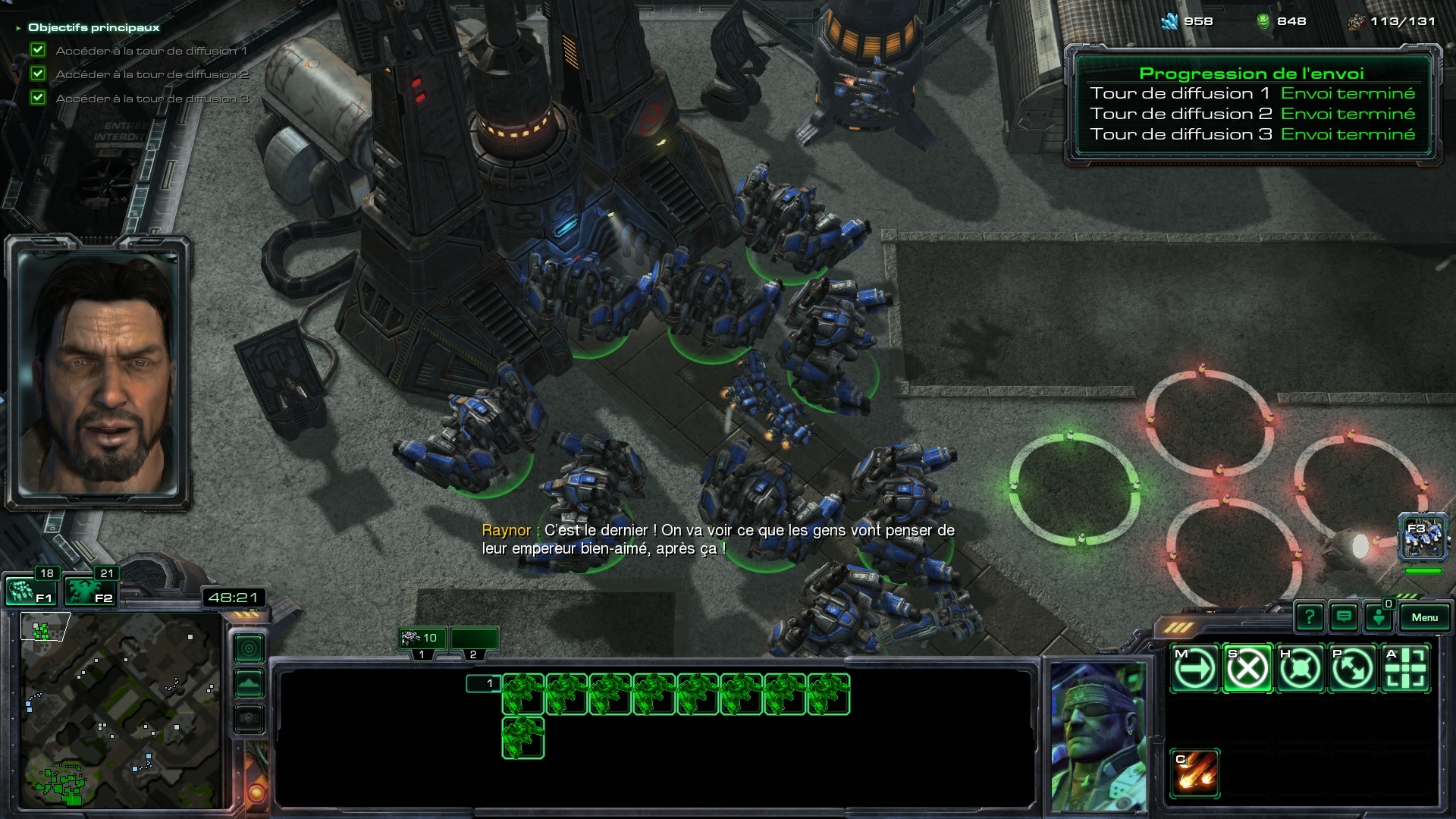
Task: Activate the Stop command
Action: point(1247,669)
